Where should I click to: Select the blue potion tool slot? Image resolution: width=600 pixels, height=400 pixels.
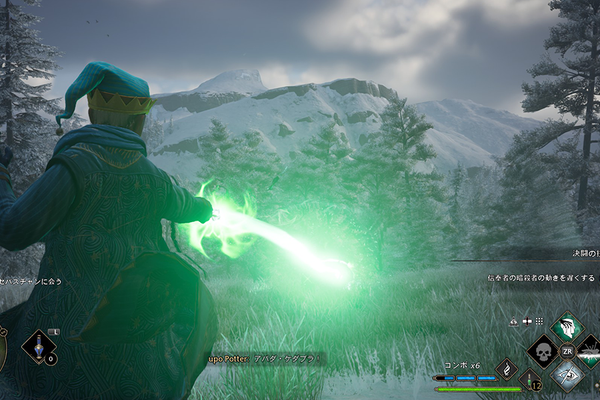point(40,347)
